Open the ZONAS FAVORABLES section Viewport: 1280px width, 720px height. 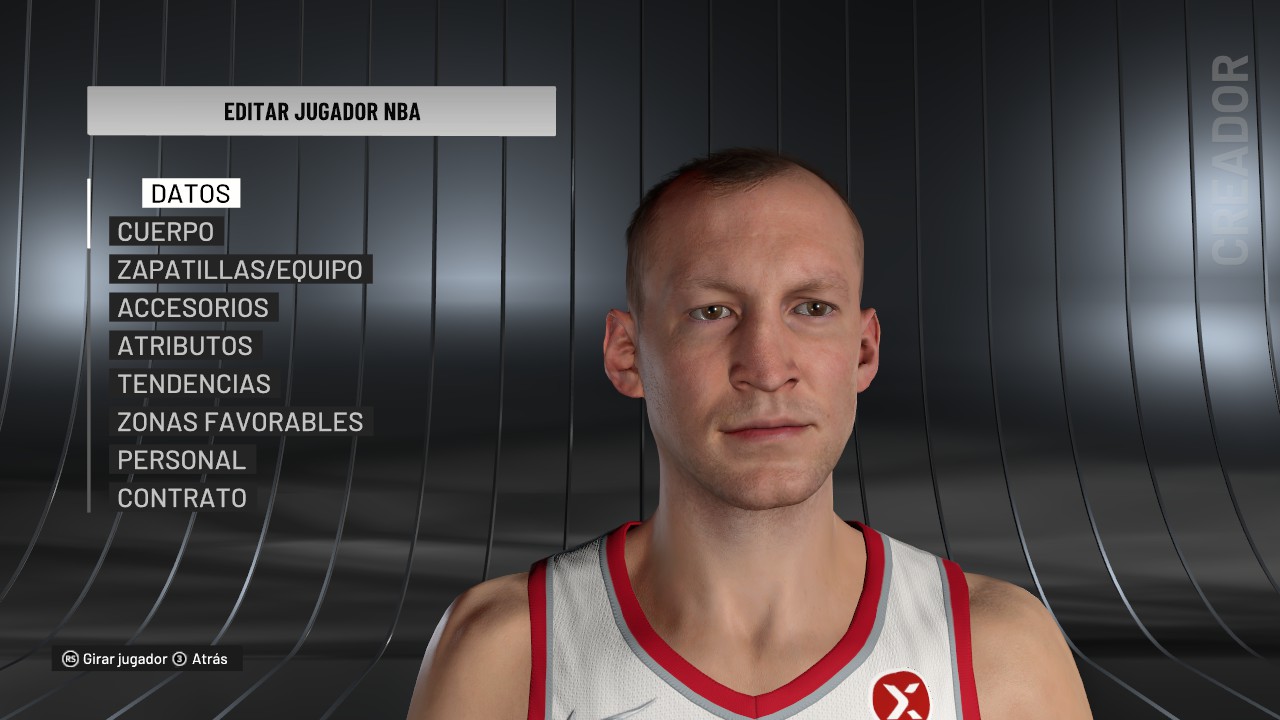(x=240, y=422)
